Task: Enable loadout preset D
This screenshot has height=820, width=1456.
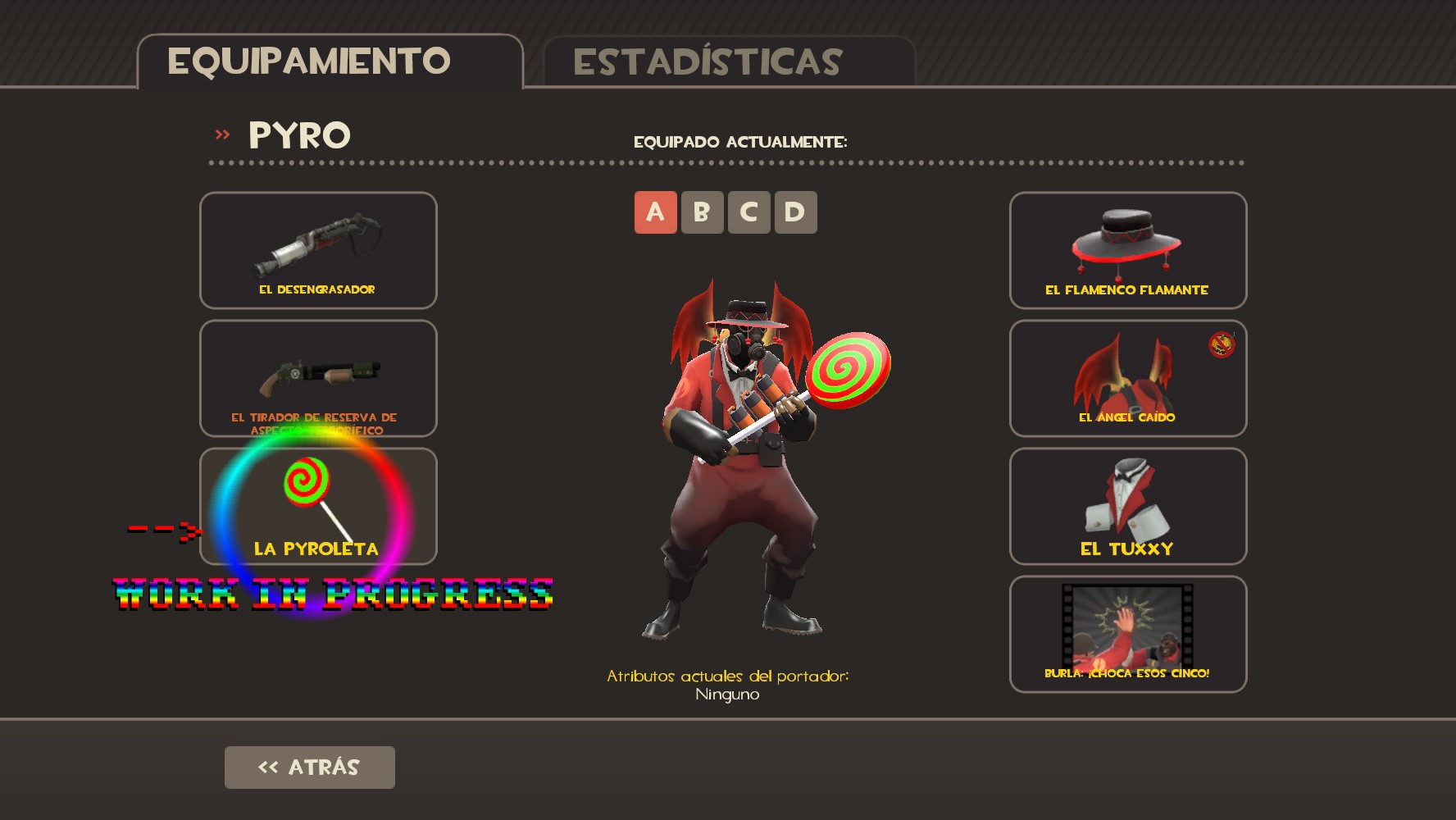Action: click(794, 212)
